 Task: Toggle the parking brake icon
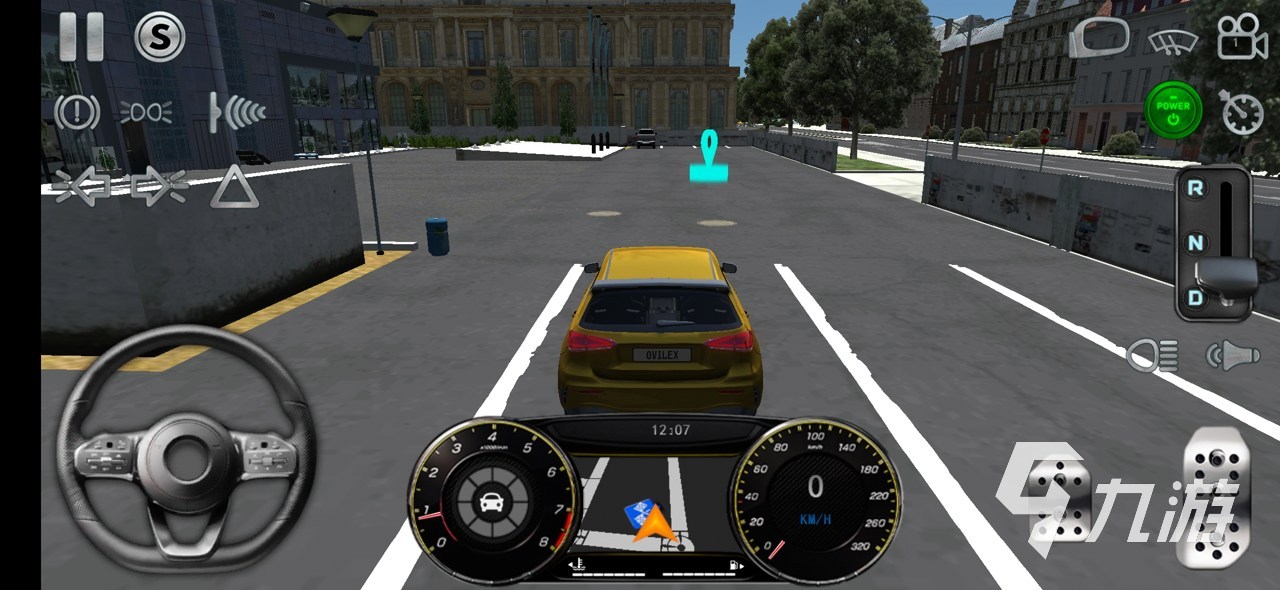tap(77, 112)
